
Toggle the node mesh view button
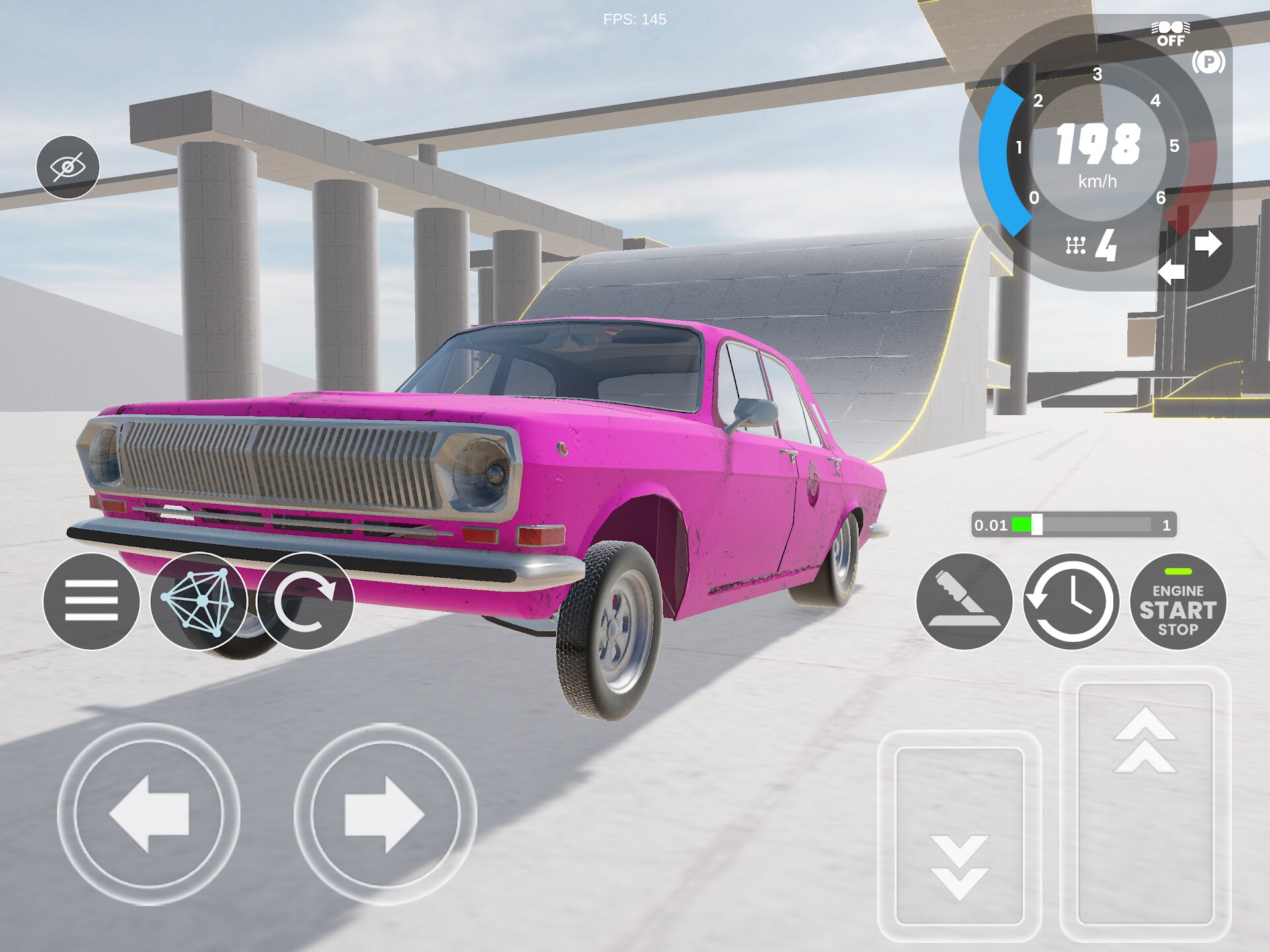pos(198,601)
